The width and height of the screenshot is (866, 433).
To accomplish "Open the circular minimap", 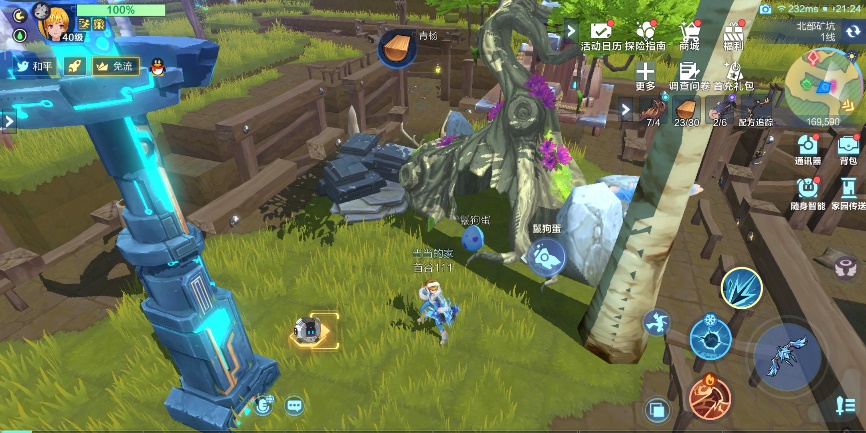I will 823,84.
